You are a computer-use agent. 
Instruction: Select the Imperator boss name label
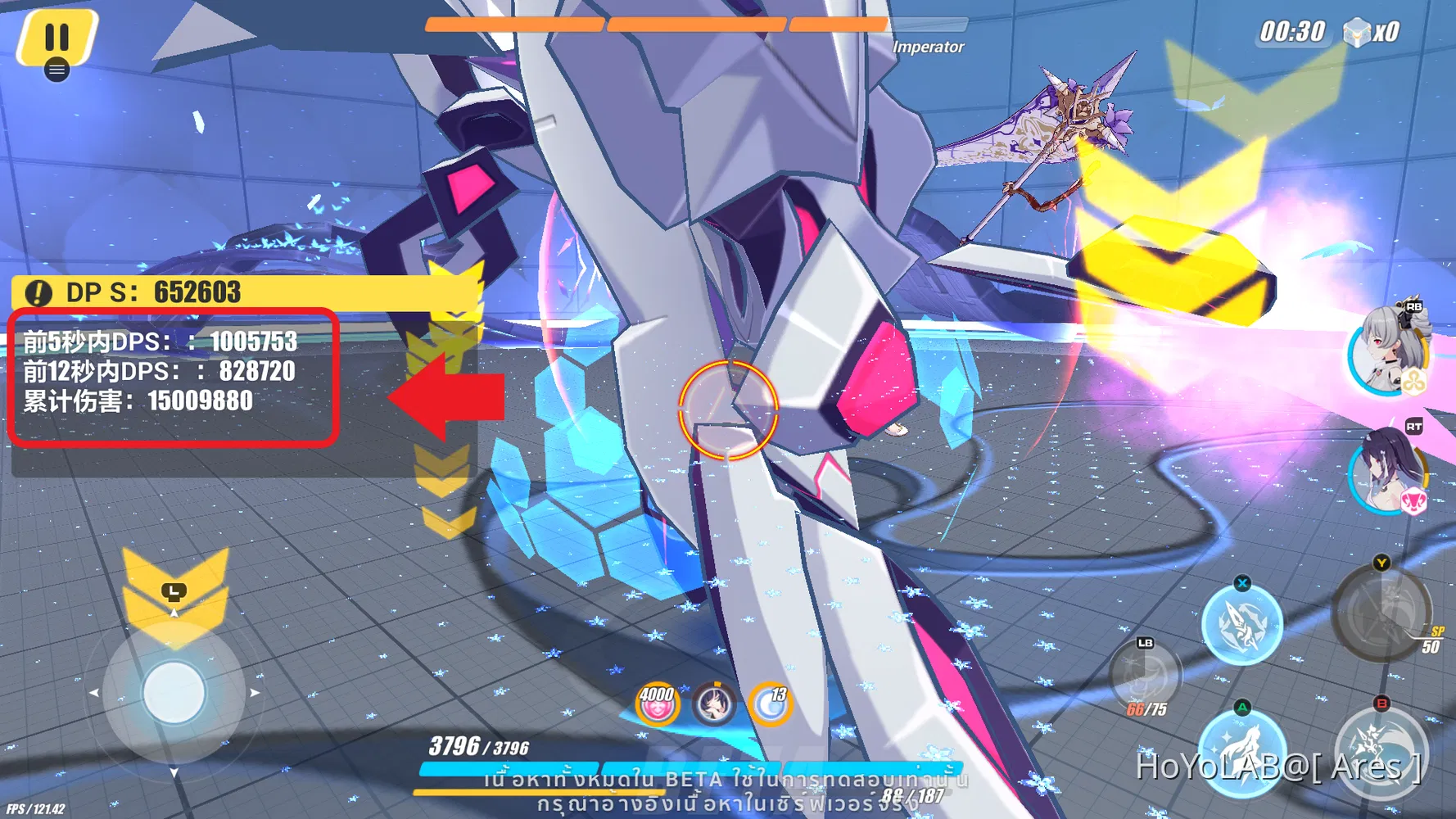pyautogui.click(x=929, y=47)
